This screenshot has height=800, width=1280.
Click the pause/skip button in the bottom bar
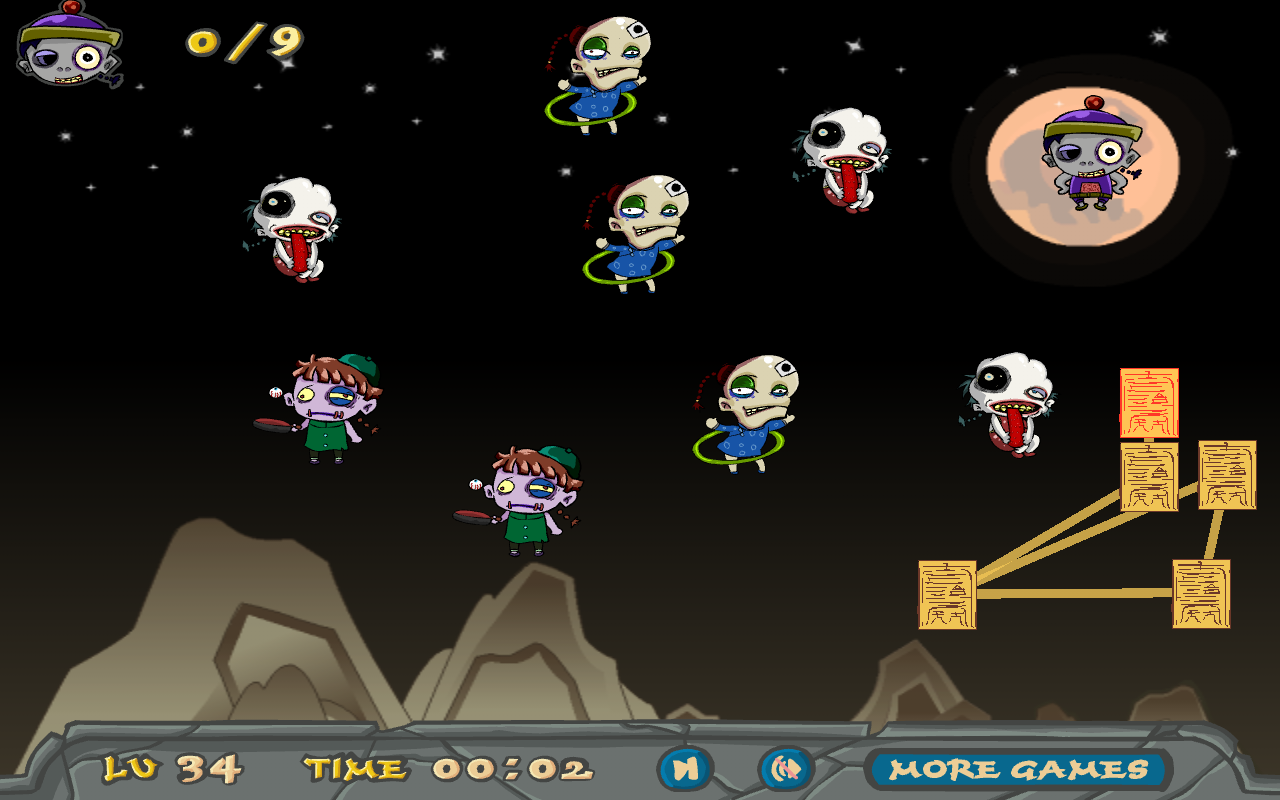click(x=685, y=769)
